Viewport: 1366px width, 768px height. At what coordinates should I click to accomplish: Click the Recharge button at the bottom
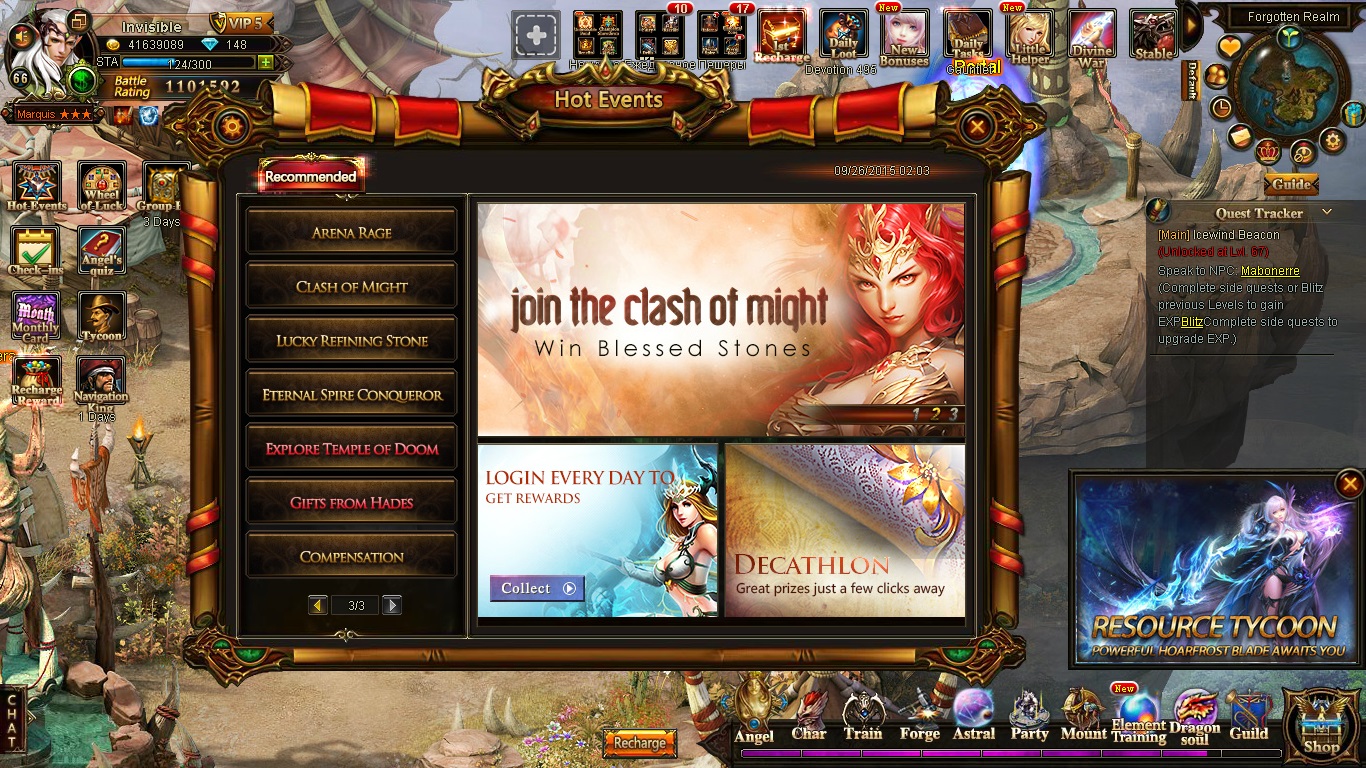click(640, 743)
